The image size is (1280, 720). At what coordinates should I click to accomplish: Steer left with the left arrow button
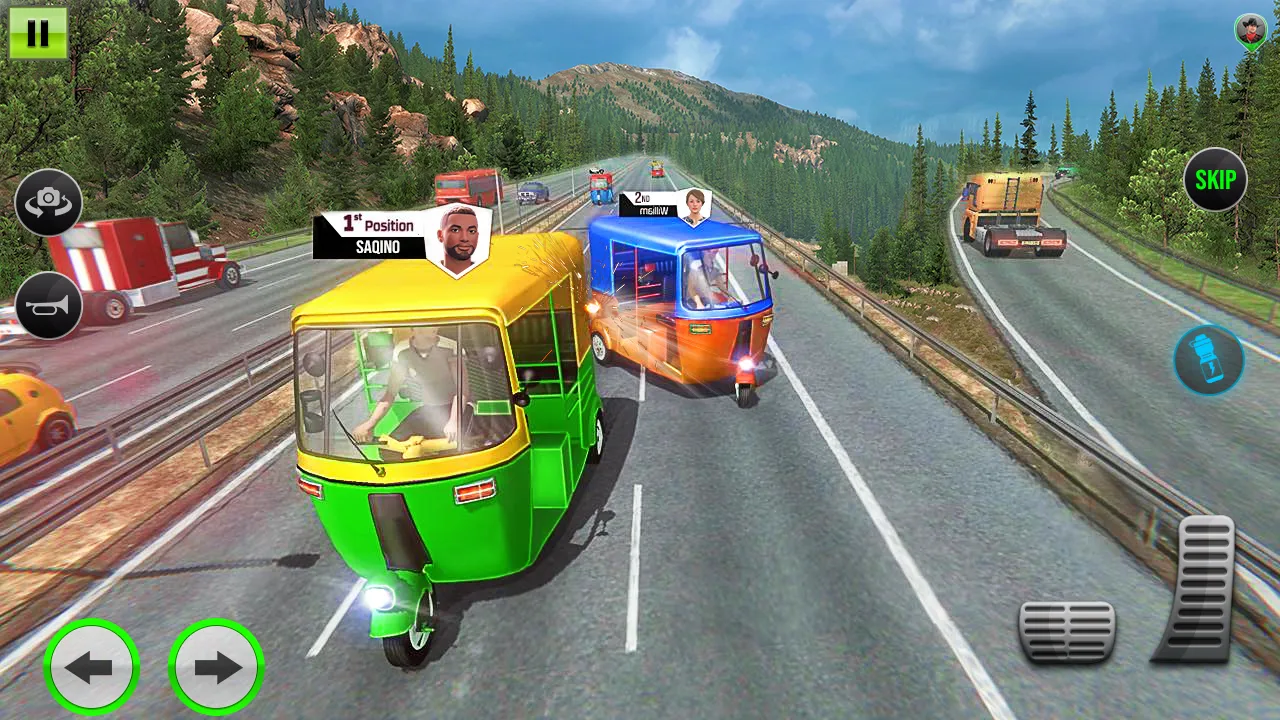[92, 667]
